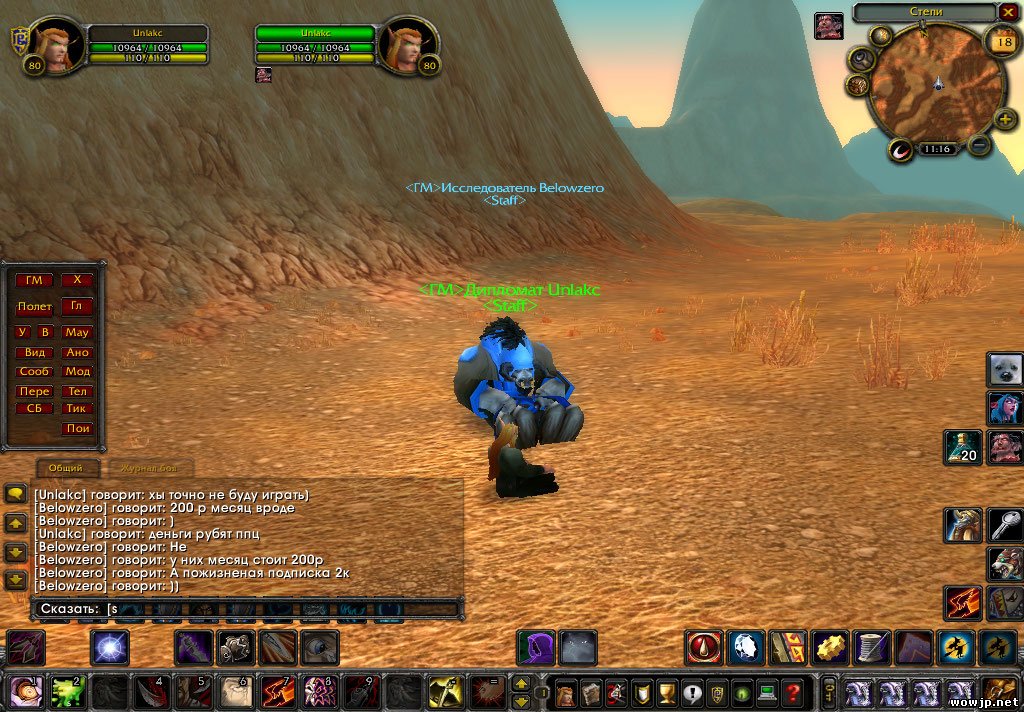The image size is (1024, 712).
Task: Click the Тел teleport button
Action: click(x=78, y=391)
